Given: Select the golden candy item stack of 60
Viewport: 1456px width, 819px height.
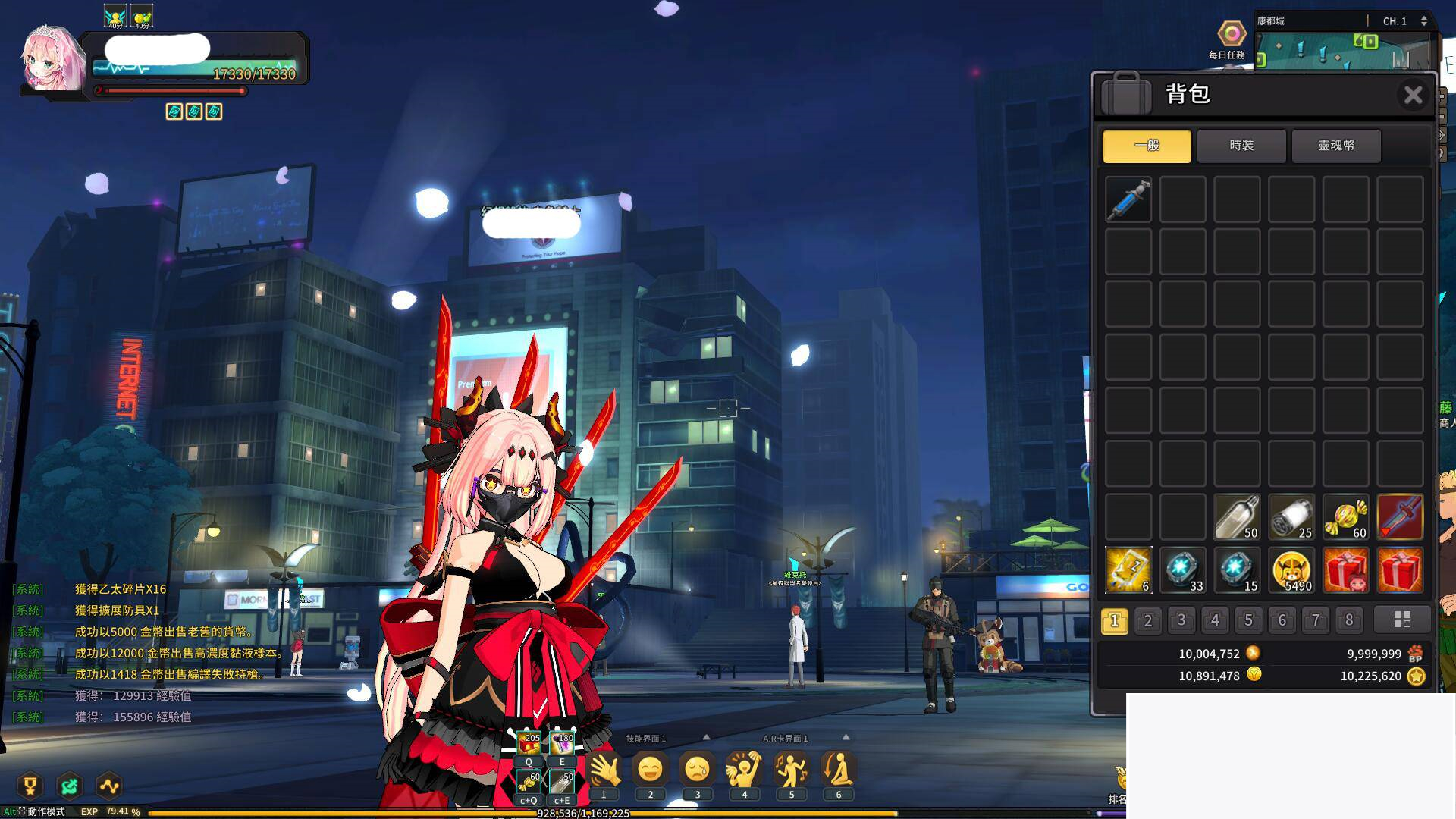Looking at the screenshot, I should click(1345, 516).
